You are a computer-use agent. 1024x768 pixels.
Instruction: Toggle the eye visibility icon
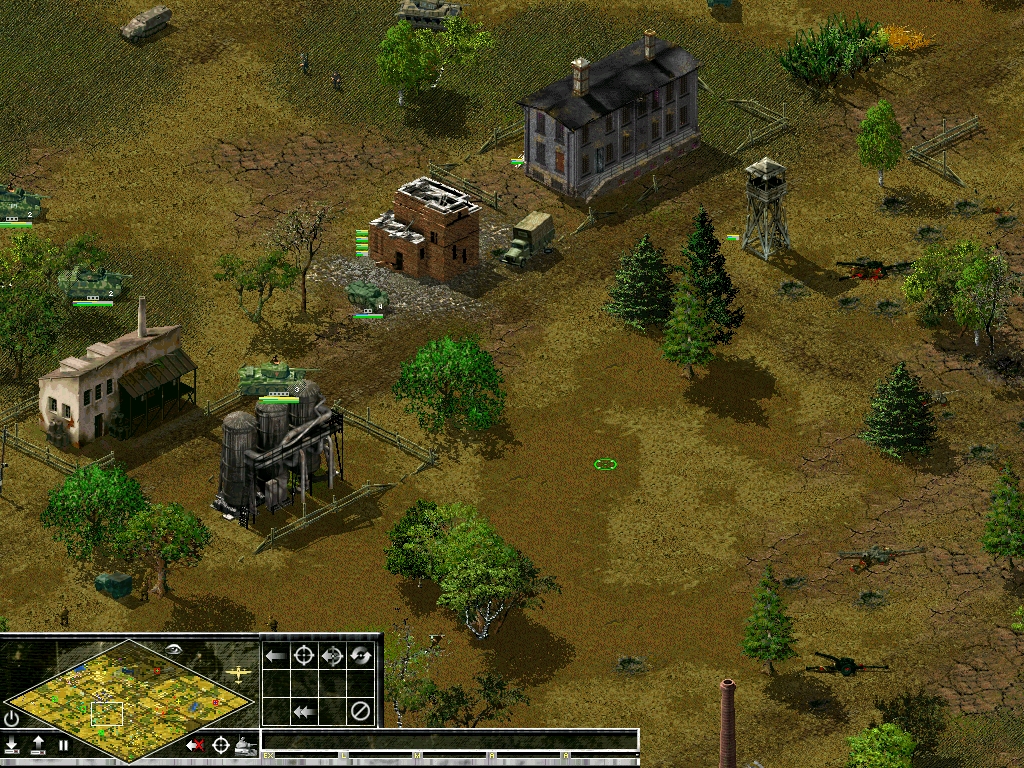click(174, 649)
